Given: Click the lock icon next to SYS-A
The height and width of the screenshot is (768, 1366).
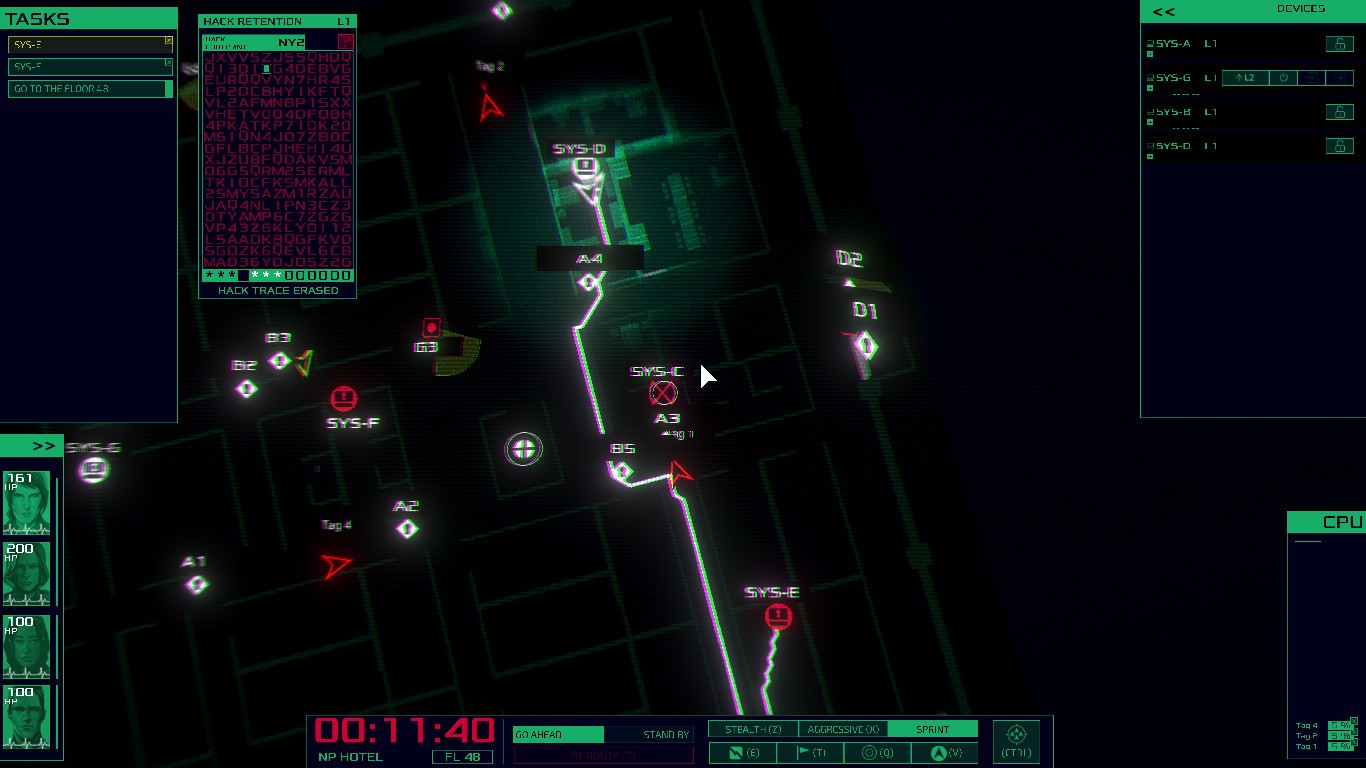Looking at the screenshot, I should pos(1340,44).
